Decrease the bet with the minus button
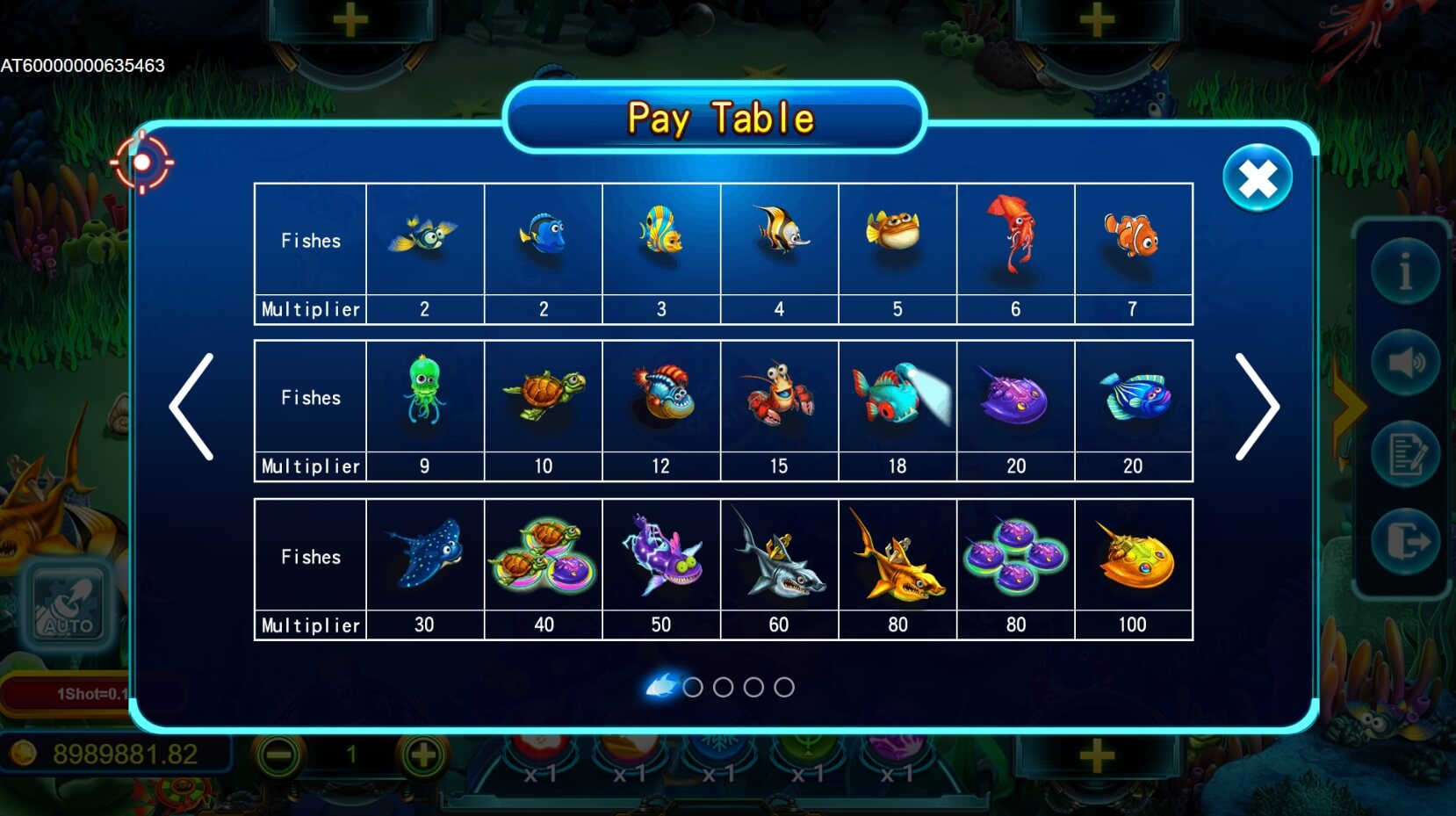The height and width of the screenshot is (816, 1456). click(x=278, y=755)
